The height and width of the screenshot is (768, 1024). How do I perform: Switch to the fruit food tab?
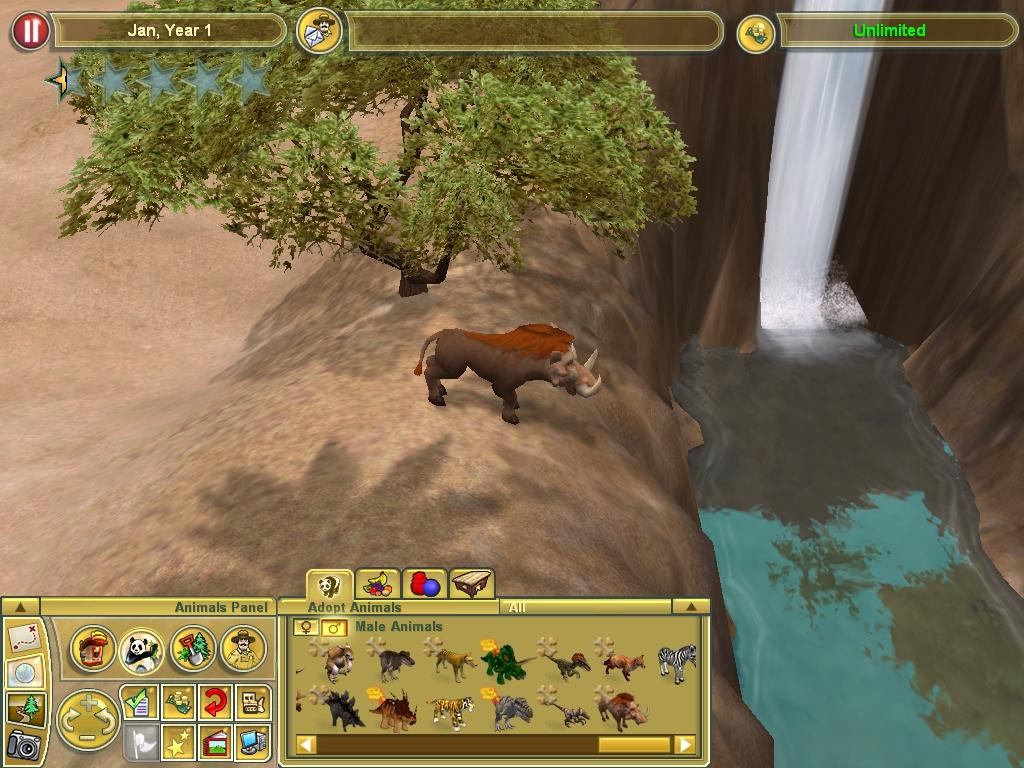pyautogui.click(x=378, y=584)
